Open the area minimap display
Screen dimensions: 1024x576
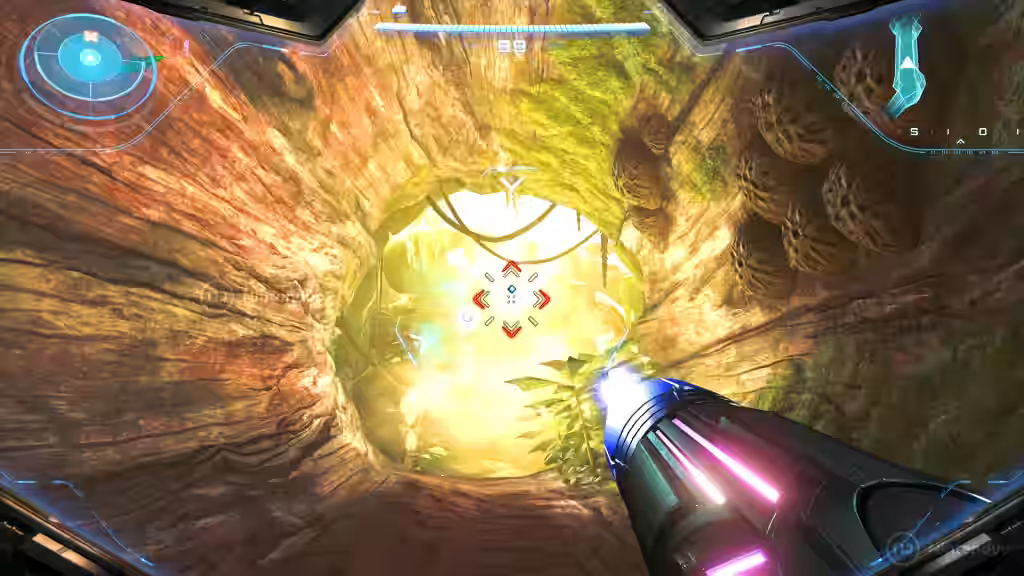906,65
